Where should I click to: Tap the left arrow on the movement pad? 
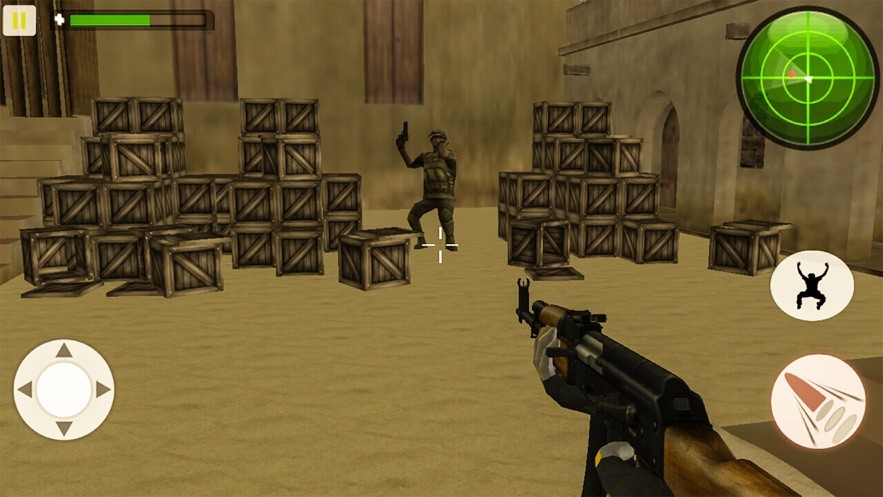[26, 390]
